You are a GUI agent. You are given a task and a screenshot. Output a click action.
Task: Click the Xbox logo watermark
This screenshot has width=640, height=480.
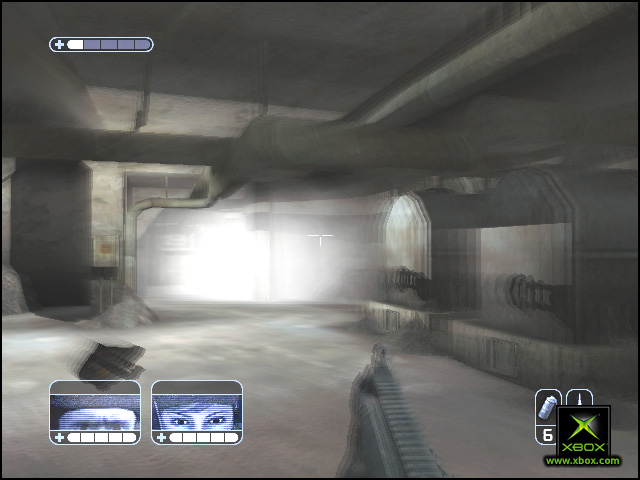tap(583, 432)
